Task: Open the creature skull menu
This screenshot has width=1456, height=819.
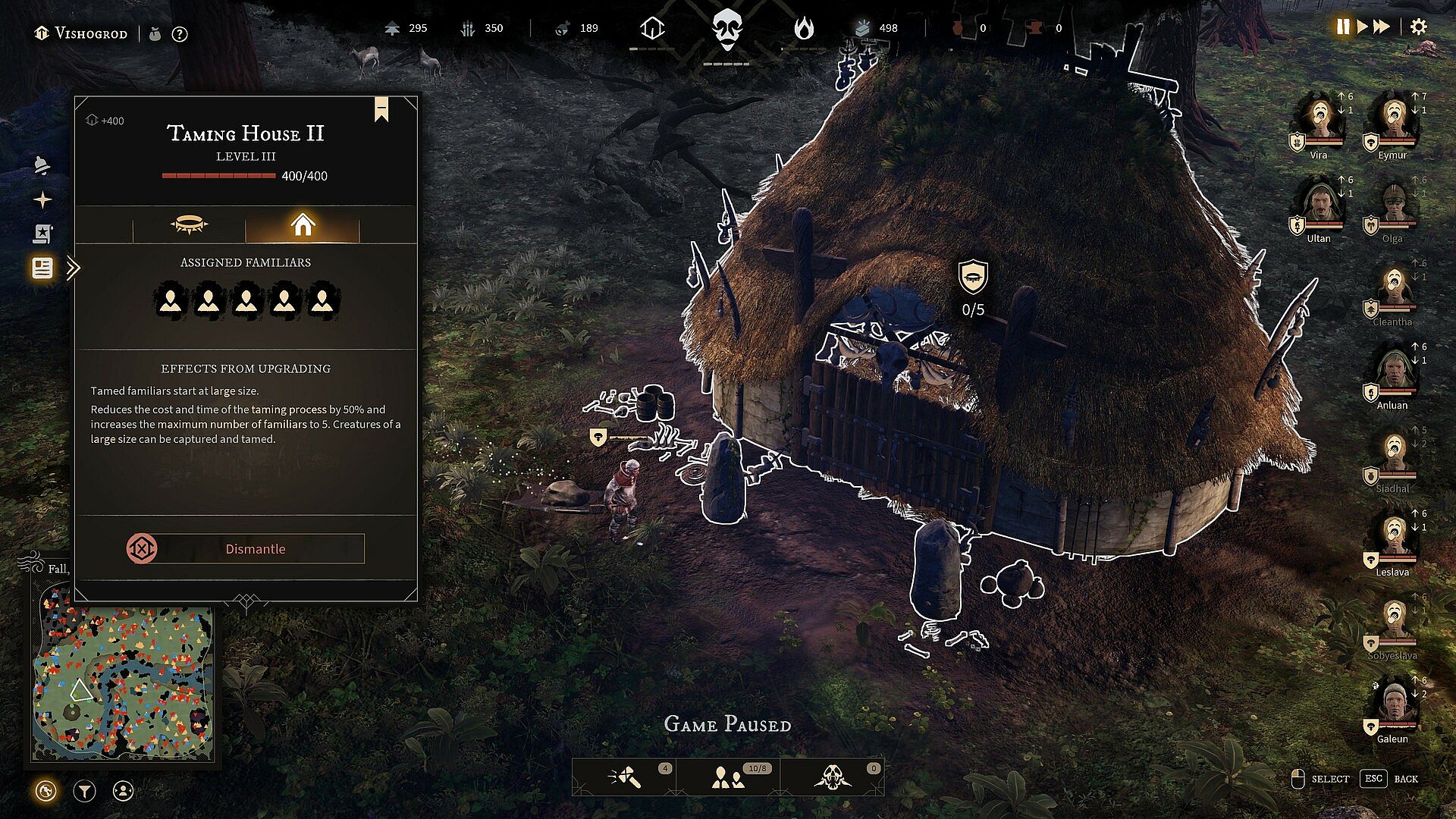Action: pos(833,777)
